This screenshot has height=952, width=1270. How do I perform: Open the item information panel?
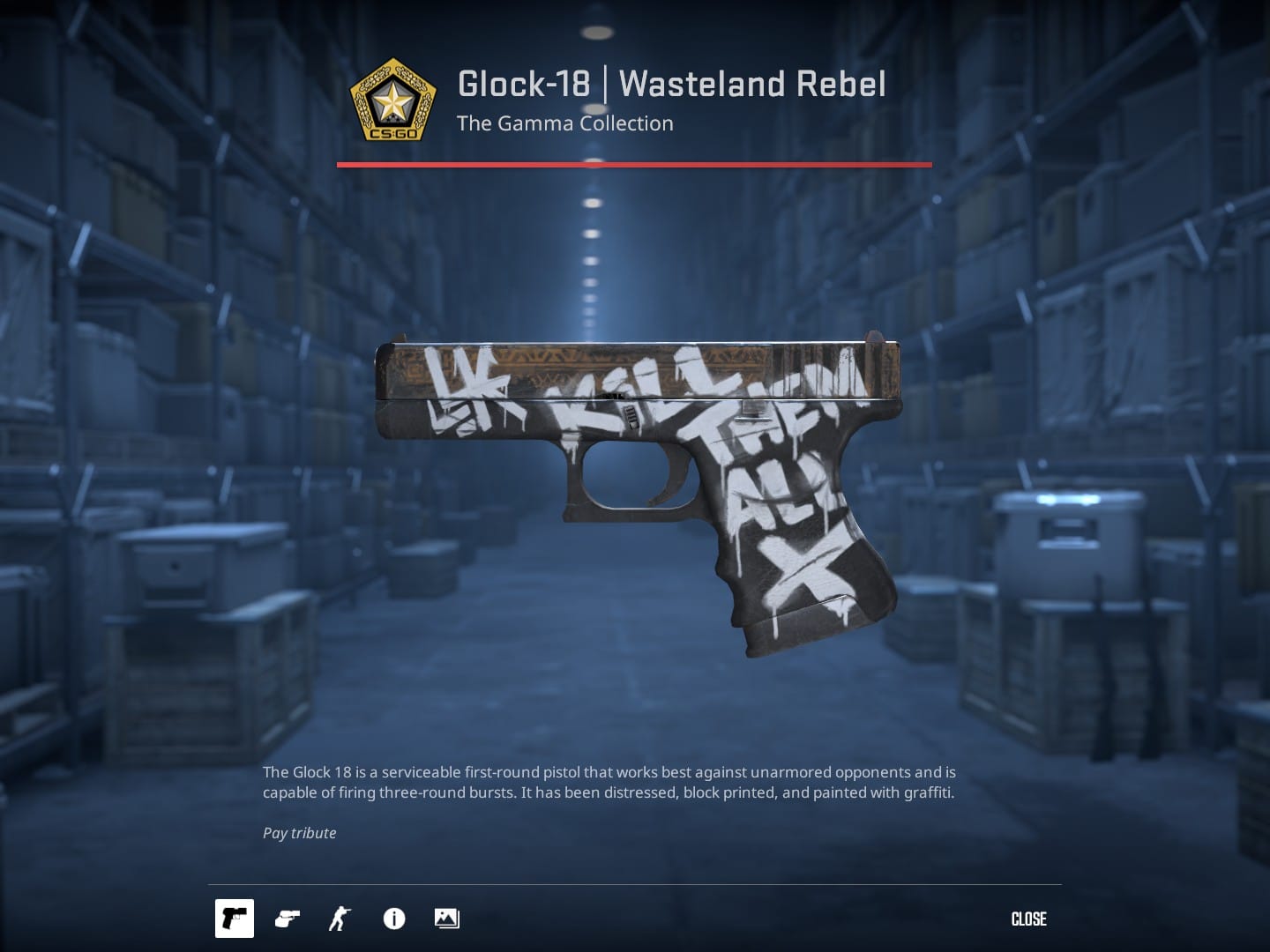pyautogui.click(x=394, y=919)
